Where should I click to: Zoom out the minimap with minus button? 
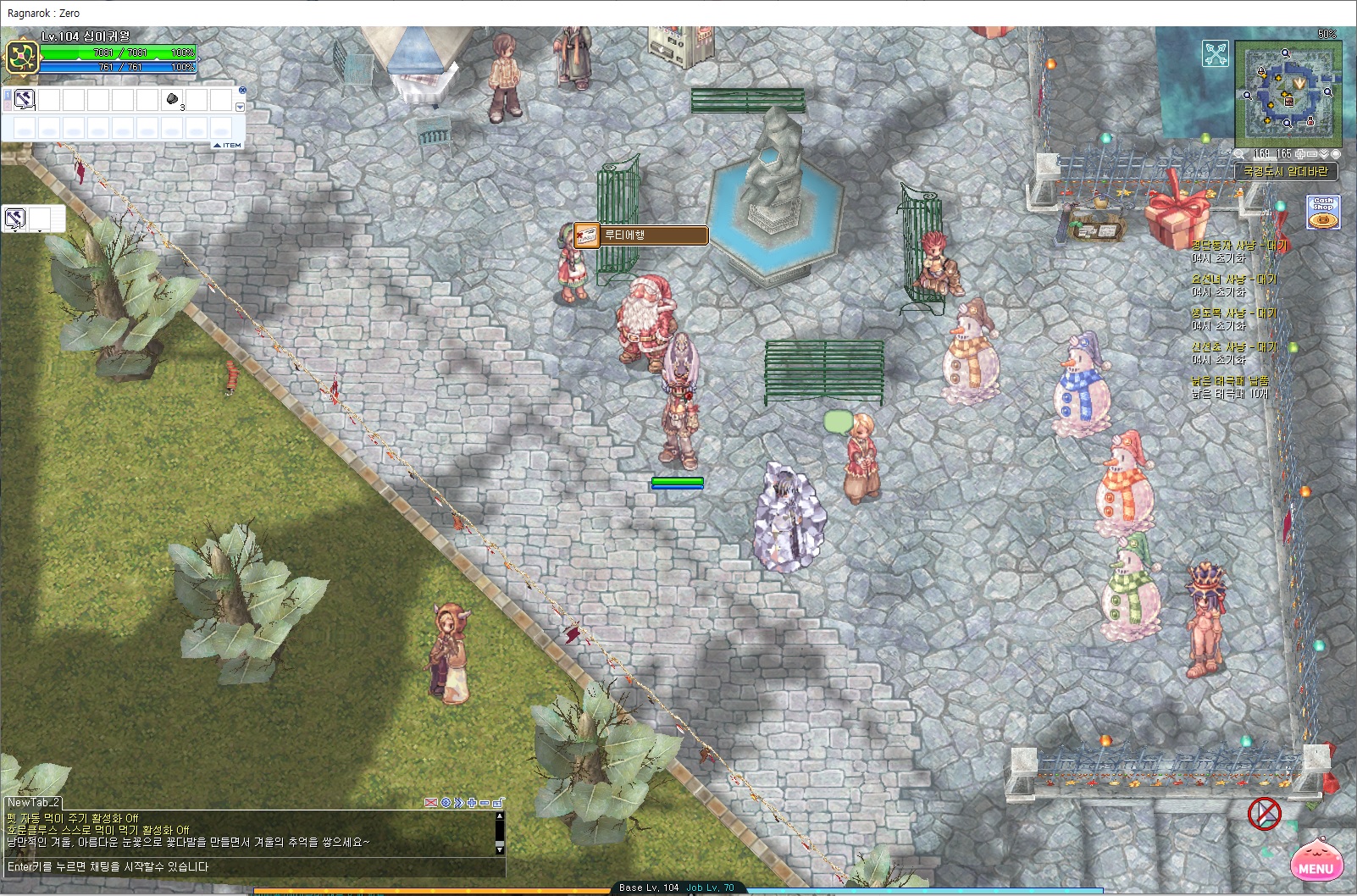click(x=1312, y=154)
